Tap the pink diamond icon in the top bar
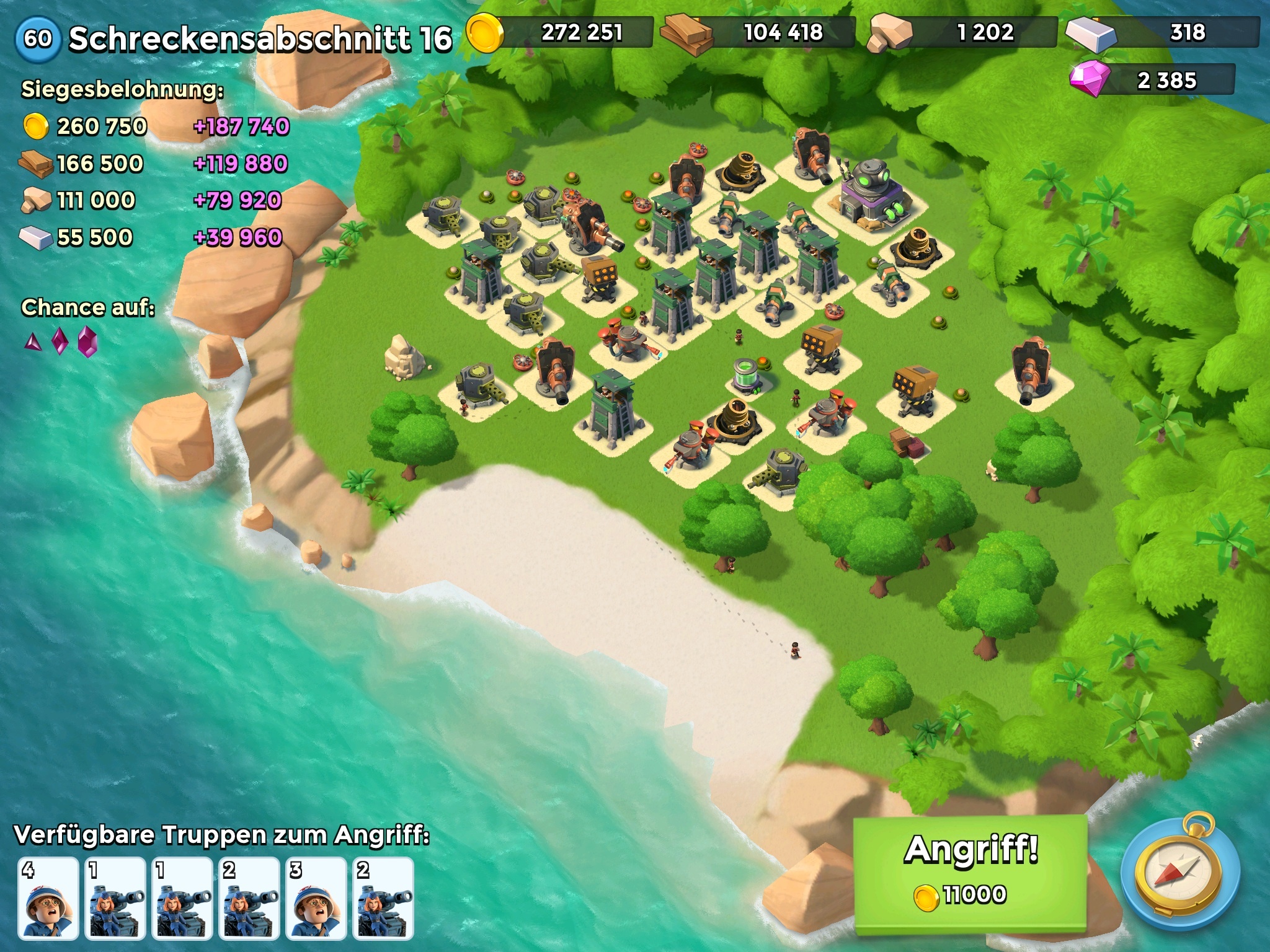Viewport: 1270px width, 952px height. coord(1090,80)
